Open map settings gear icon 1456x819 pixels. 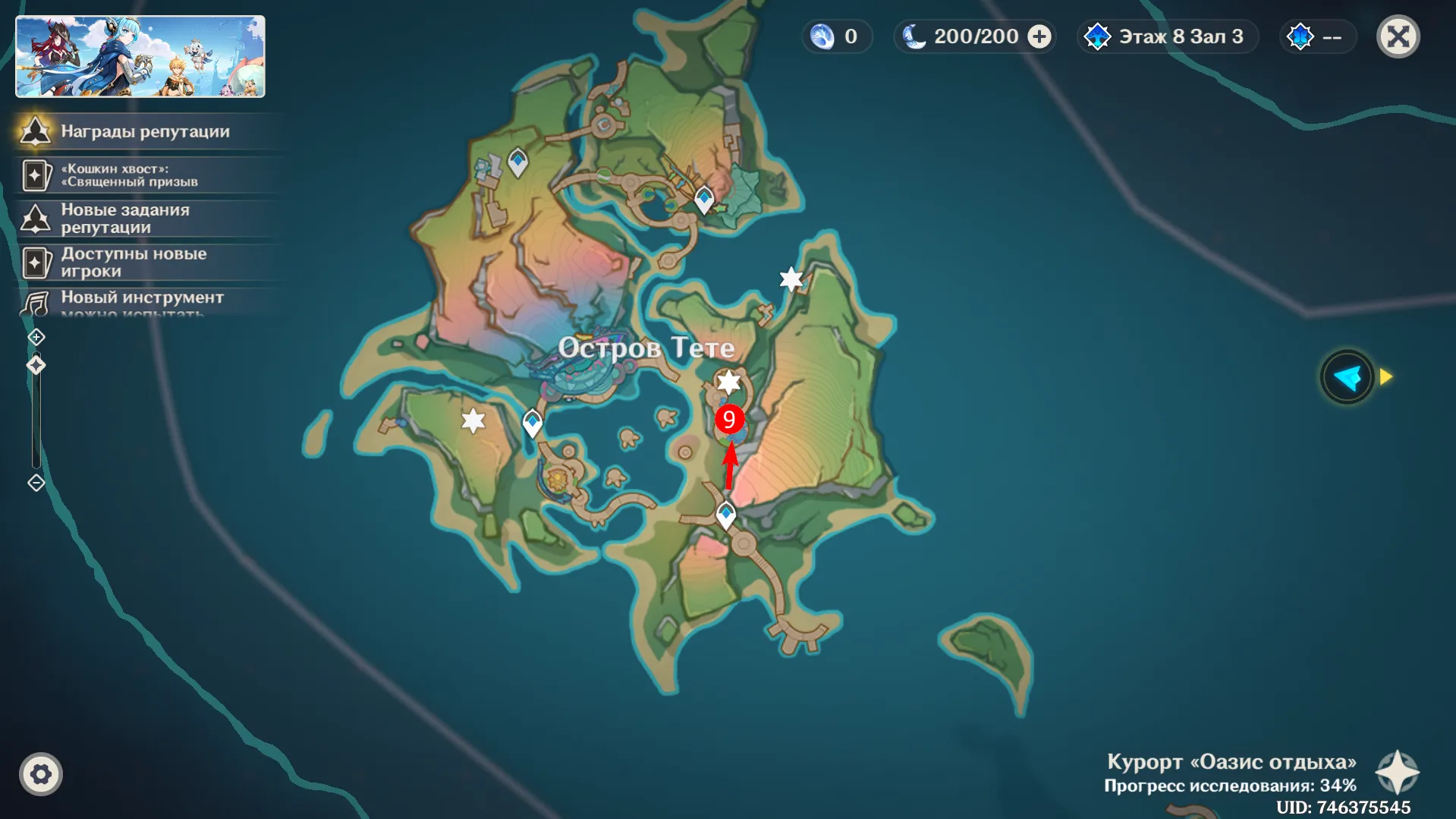click(x=41, y=774)
